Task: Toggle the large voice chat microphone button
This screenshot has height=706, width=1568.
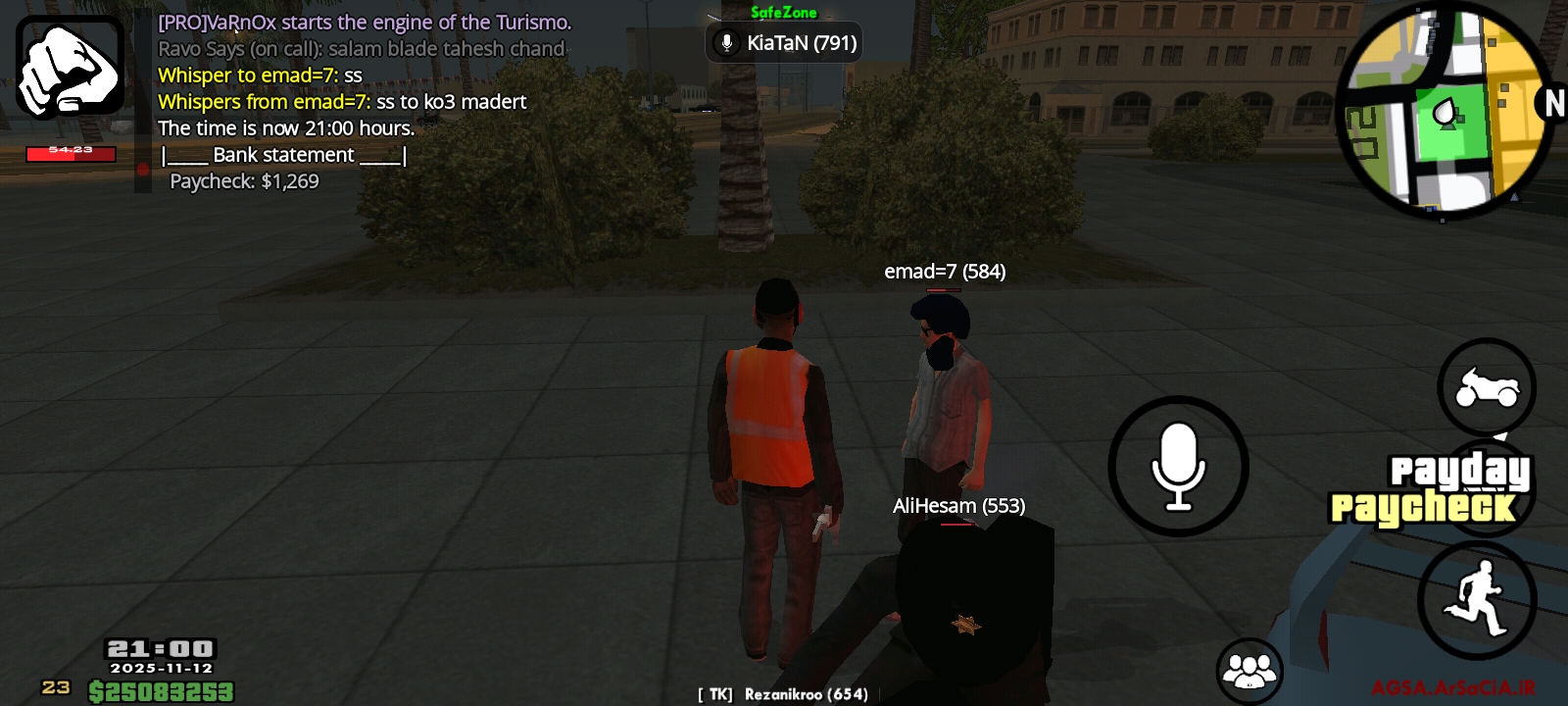Action: tap(1178, 468)
